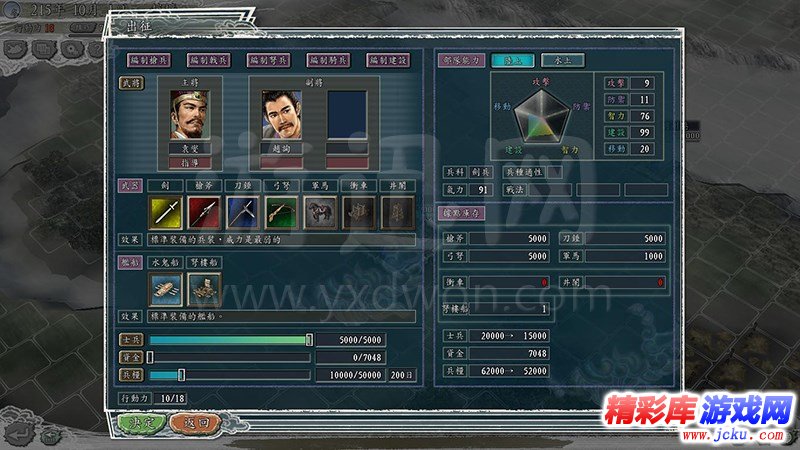The image size is (800, 450).
Task: Choose the 編制弩兵 formation button
Action: [268, 60]
